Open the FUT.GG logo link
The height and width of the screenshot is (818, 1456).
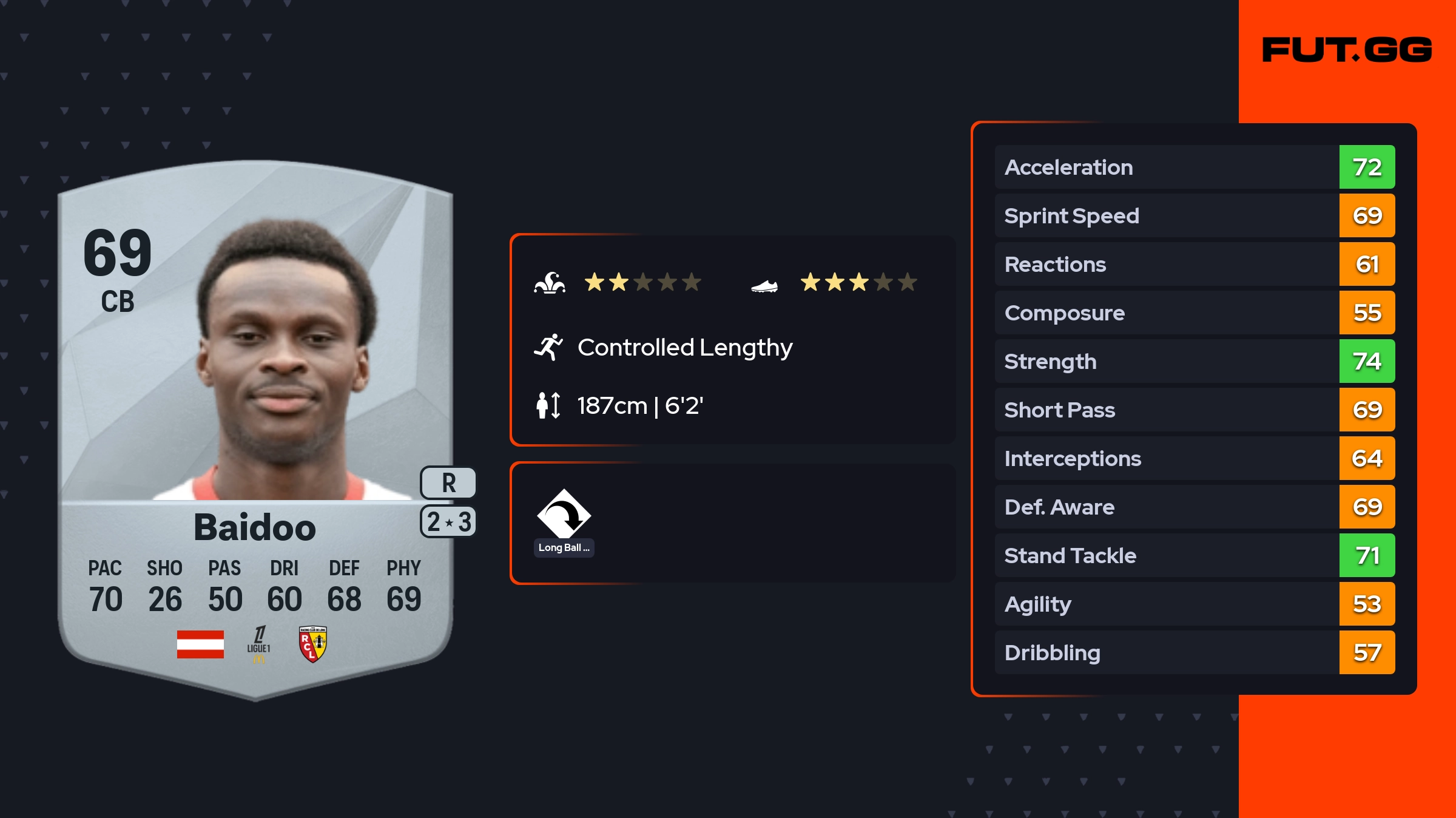(x=1347, y=50)
